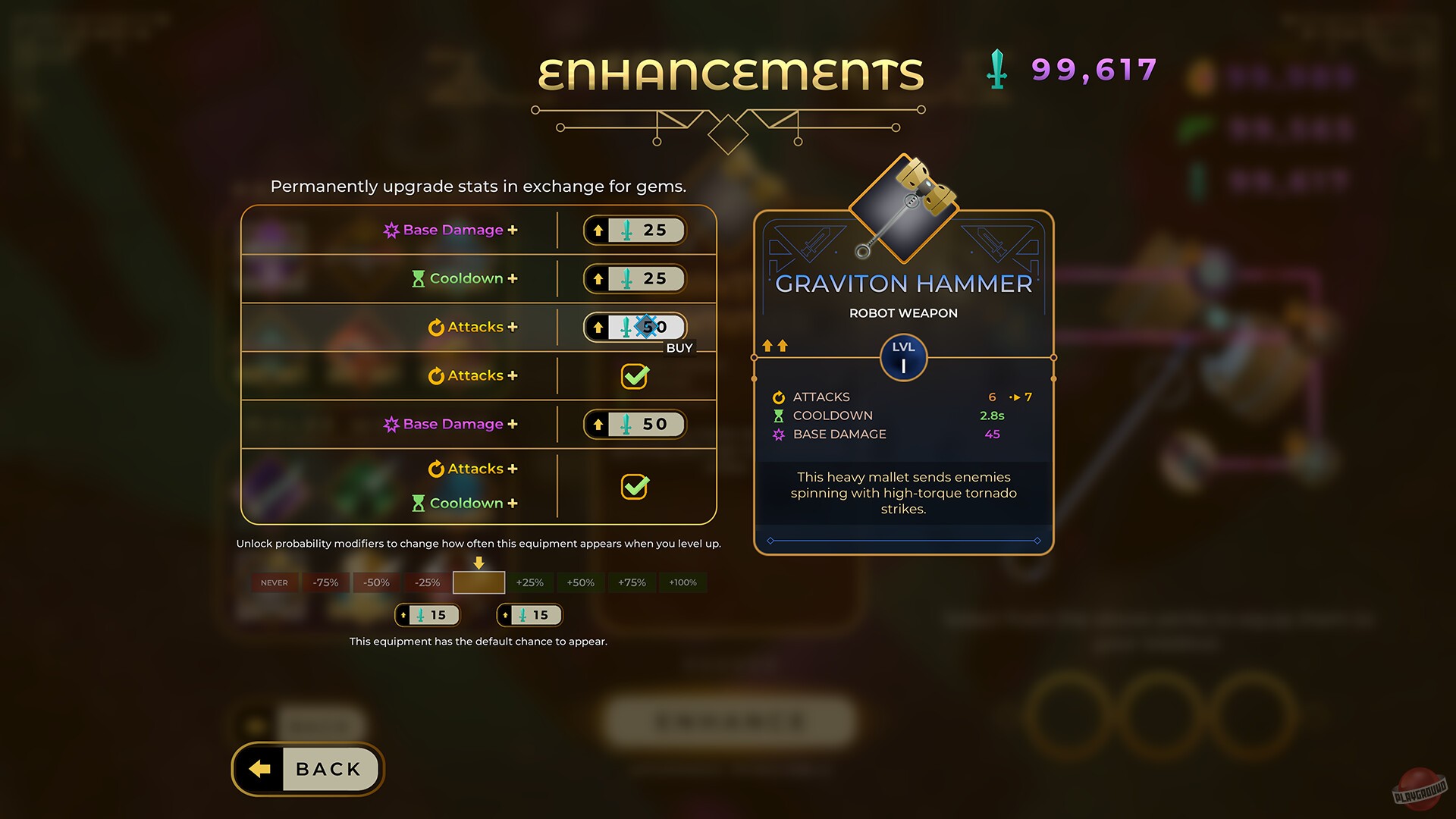The width and height of the screenshot is (1456, 819).
Task: Click the double up arrows on the weapon card
Action: [x=775, y=345]
